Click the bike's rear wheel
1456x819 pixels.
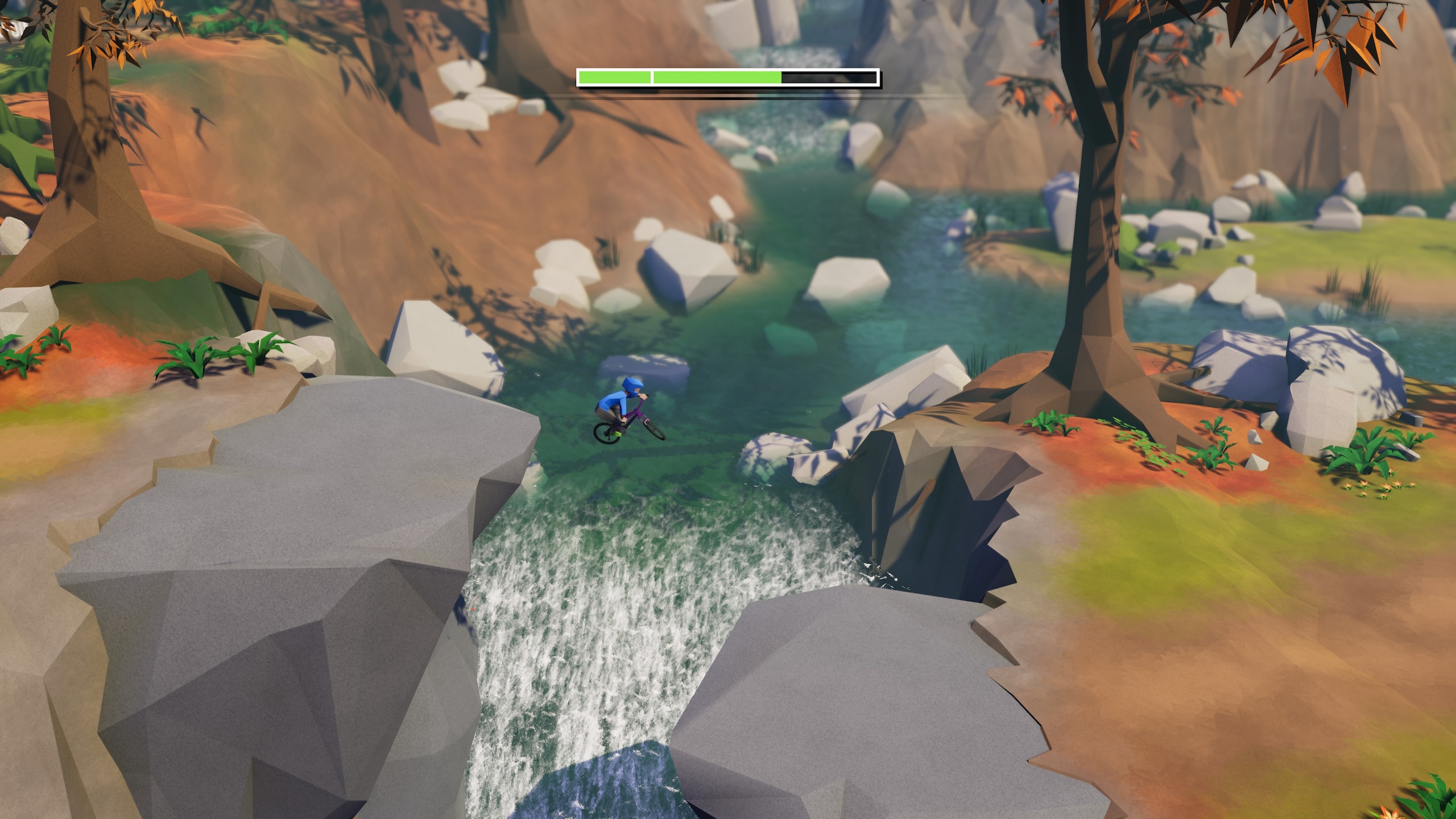coord(606,435)
